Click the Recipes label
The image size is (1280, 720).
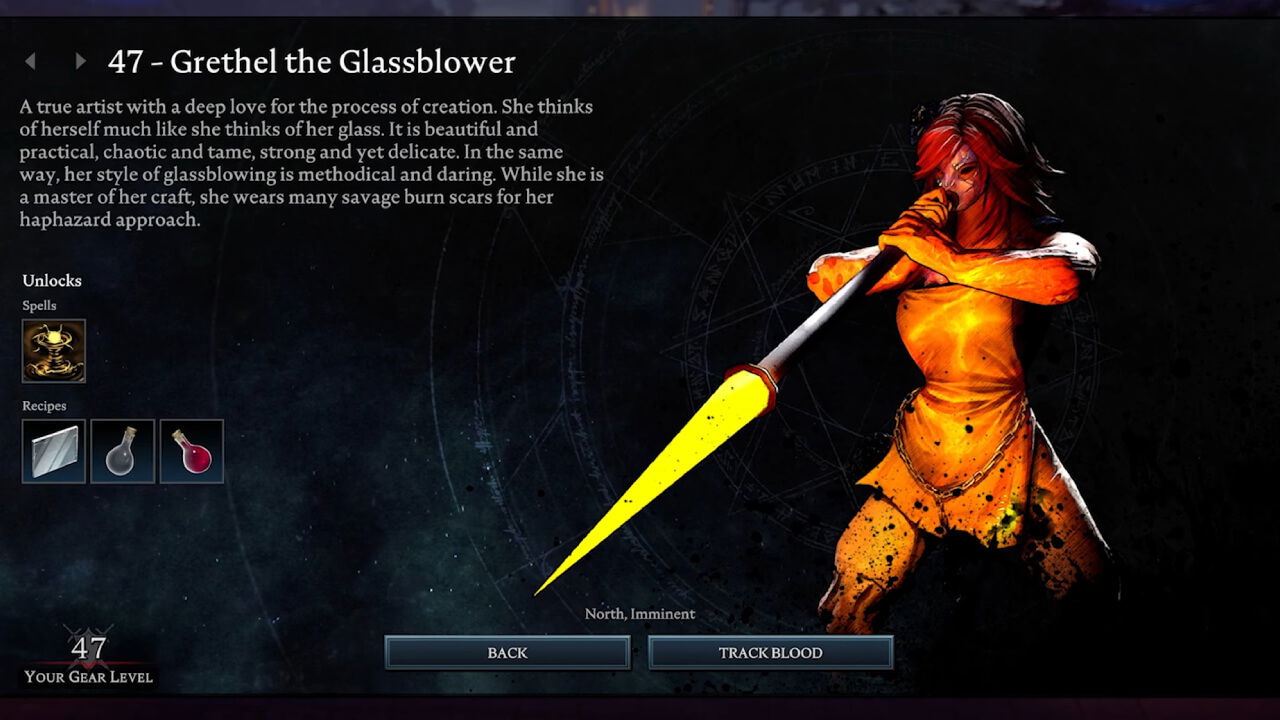45,406
